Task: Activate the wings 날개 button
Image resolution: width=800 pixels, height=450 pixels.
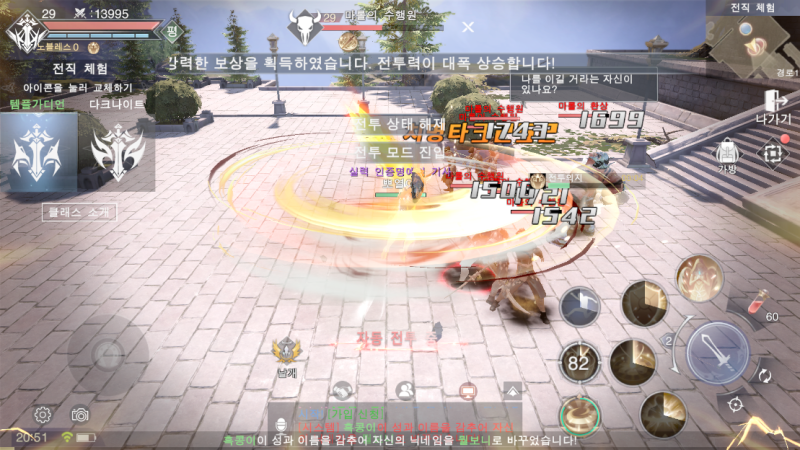Action: (x=289, y=351)
